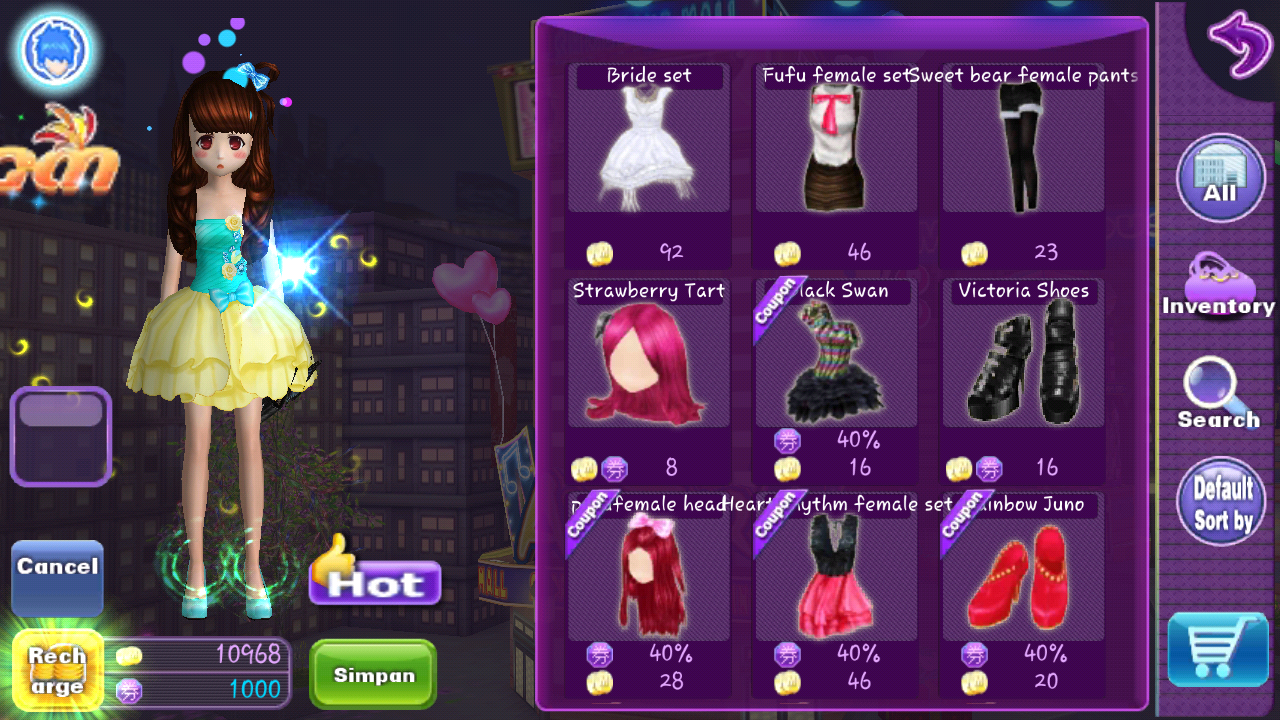Pick the red female head hairstyle

(x=648, y=576)
